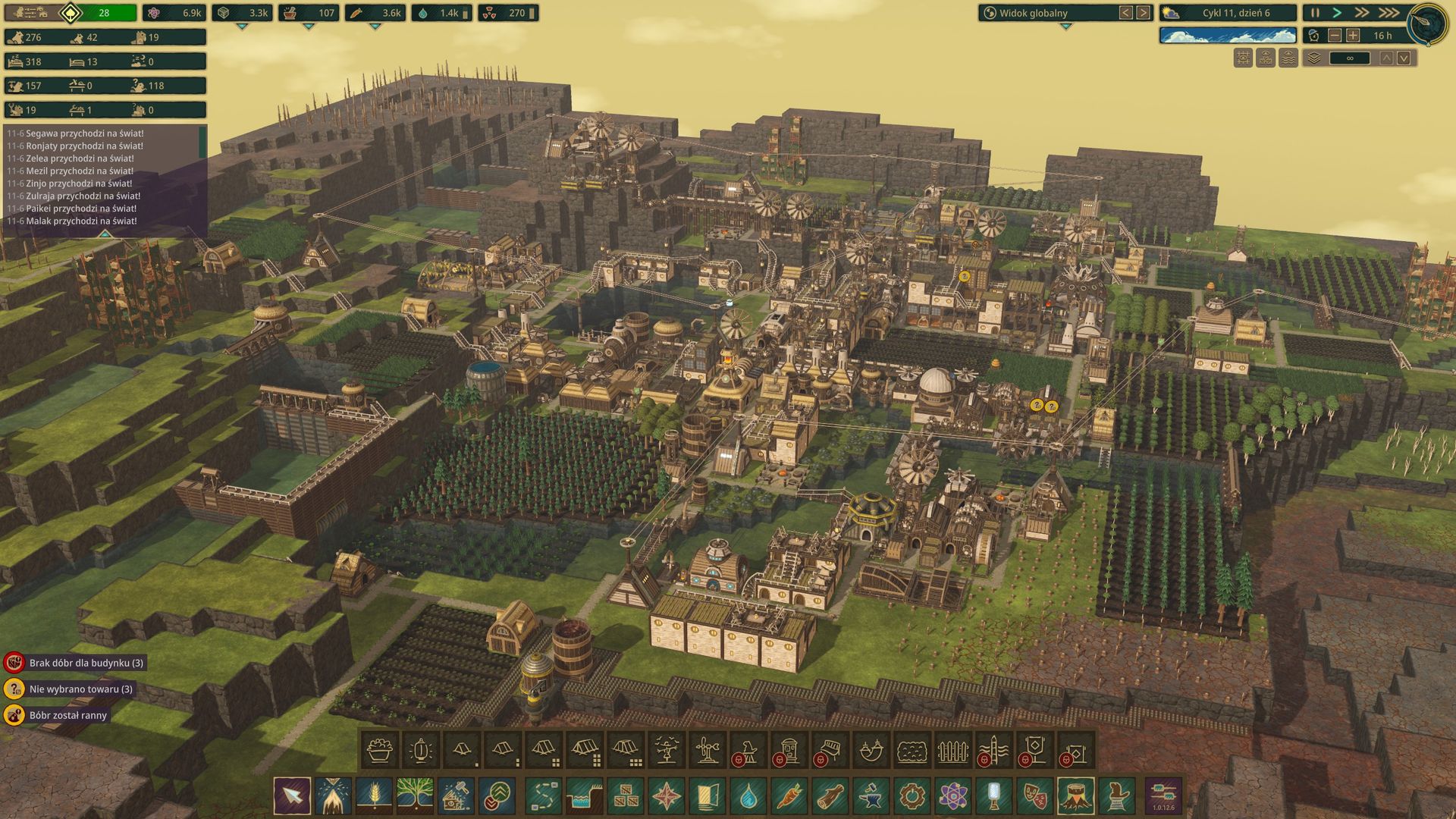The width and height of the screenshot is (1456, 819).
Task: Switch to the next district view
Action: tap(1143, 13)
